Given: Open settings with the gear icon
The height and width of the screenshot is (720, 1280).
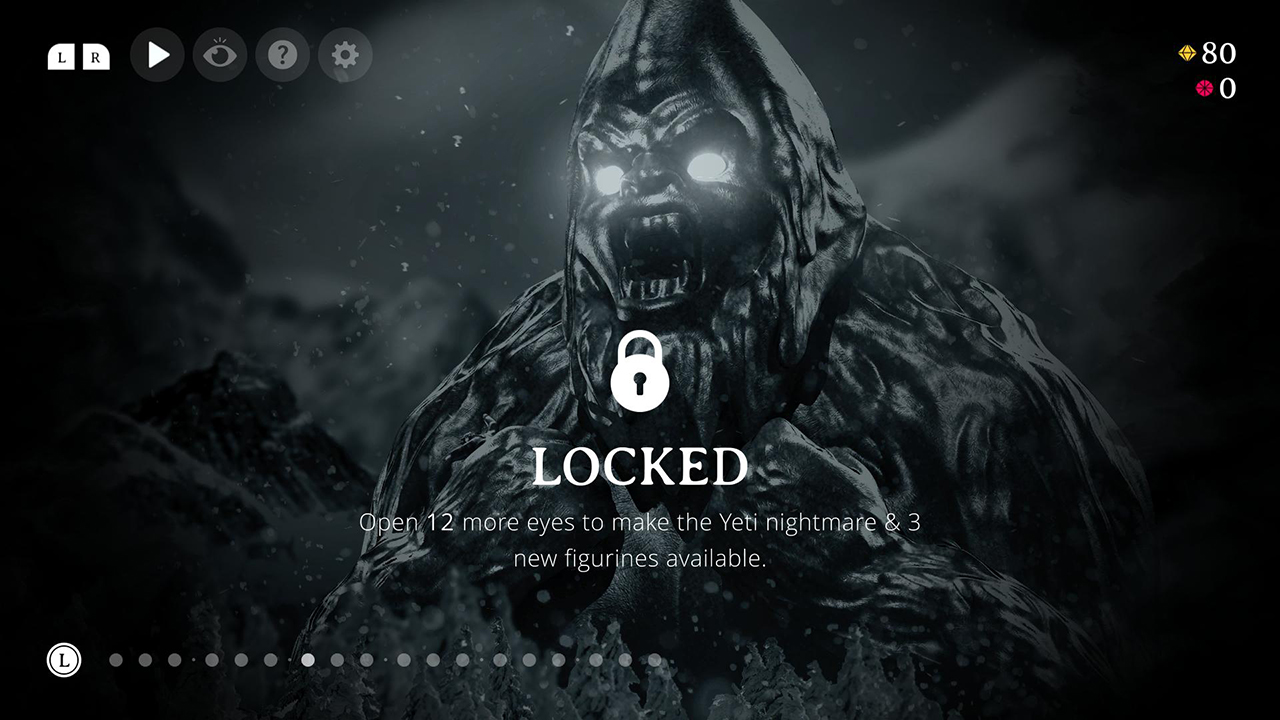Looking at the screenshot, I should point(345,55).
